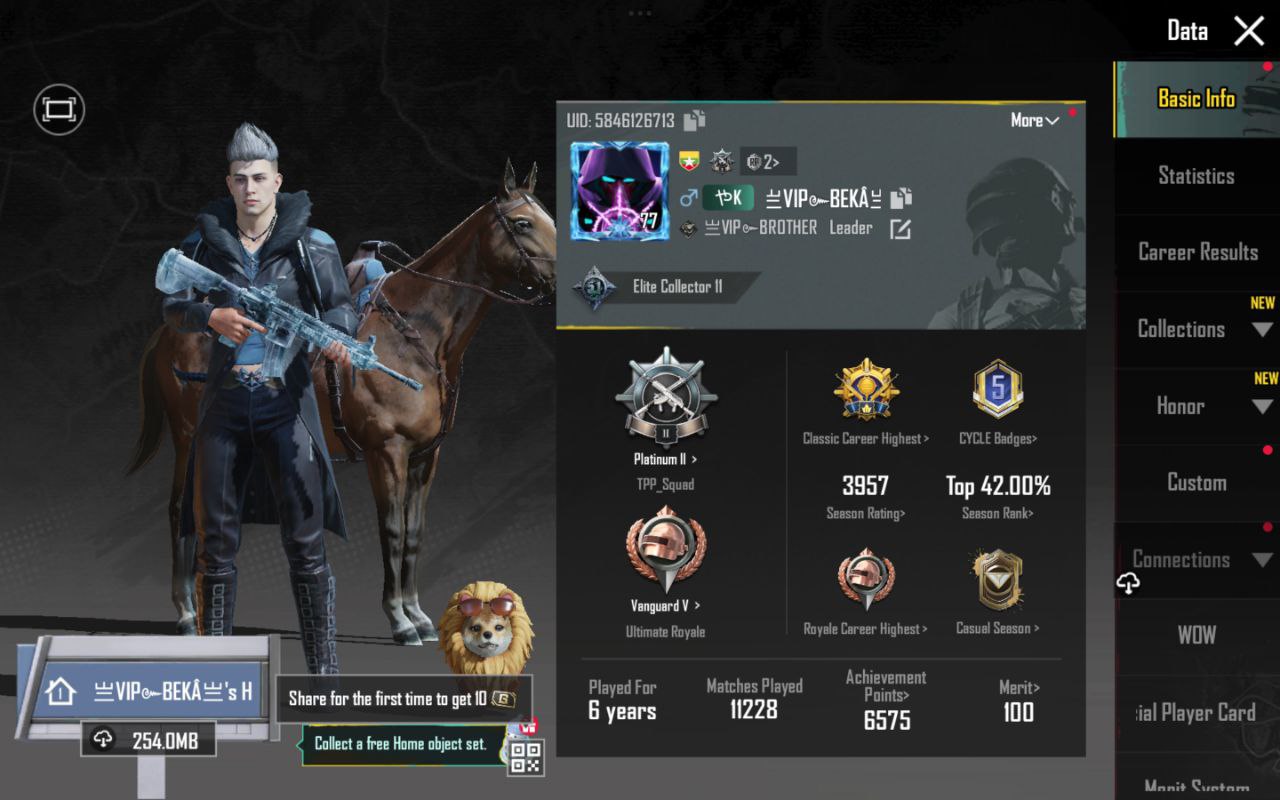View CYCLE Badges
The height and width of the screenshot is (800, 1280).
tap(997, 438)
